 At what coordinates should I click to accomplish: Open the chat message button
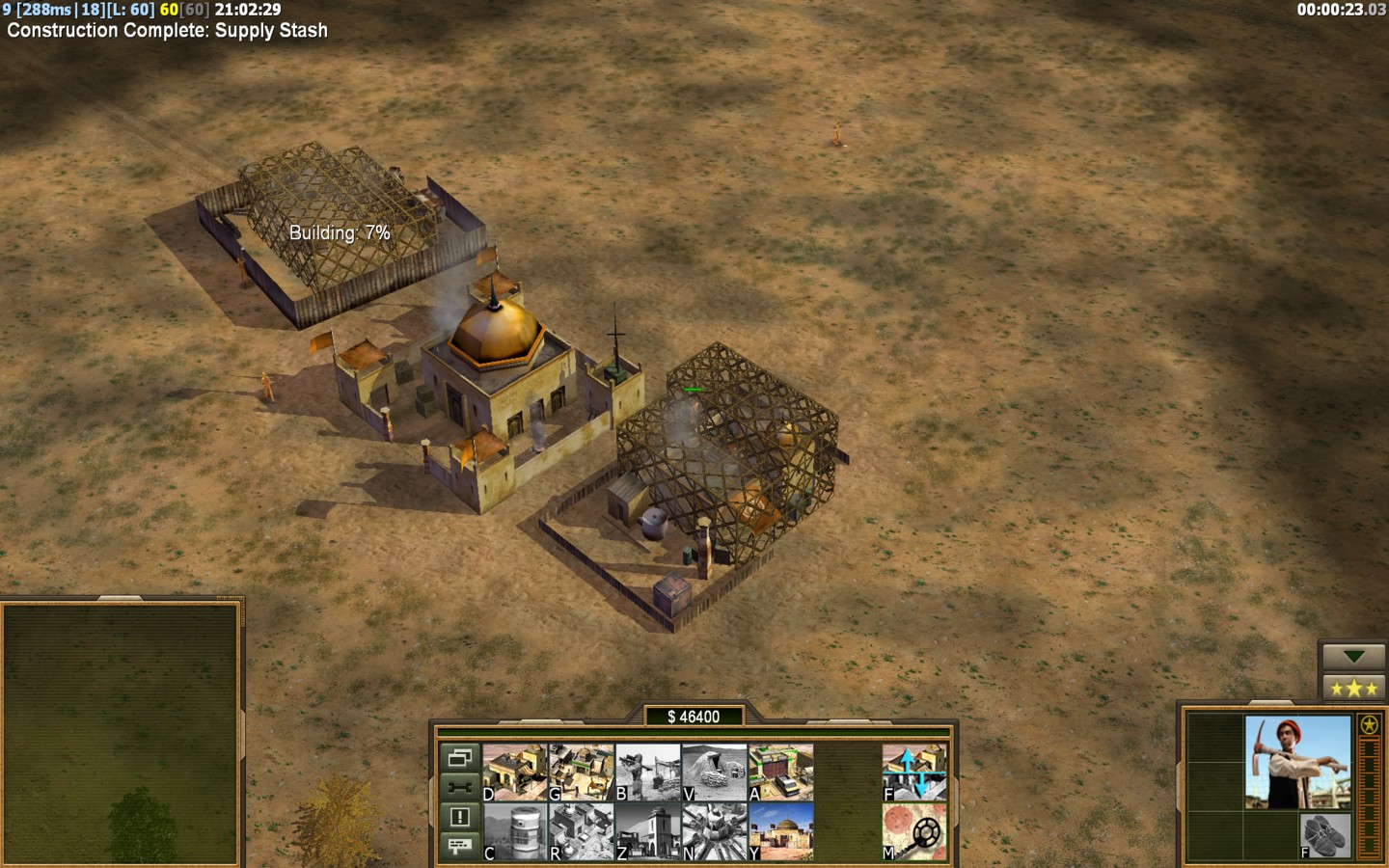(x=459, y=846)
